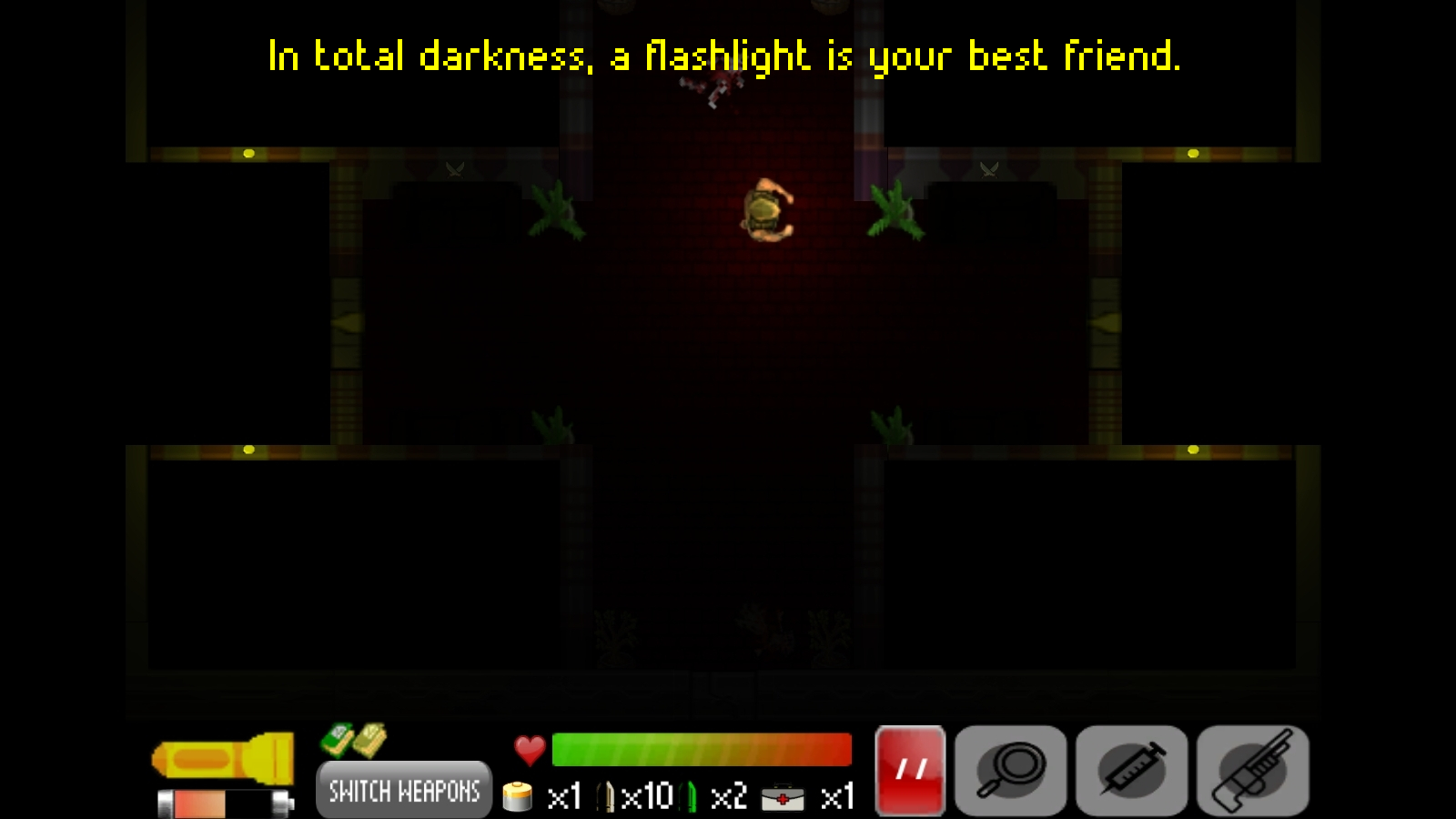The width and height of the screenshot is (1456, 819).
Task: Pause the game with the red button
Action: point(910,771)
